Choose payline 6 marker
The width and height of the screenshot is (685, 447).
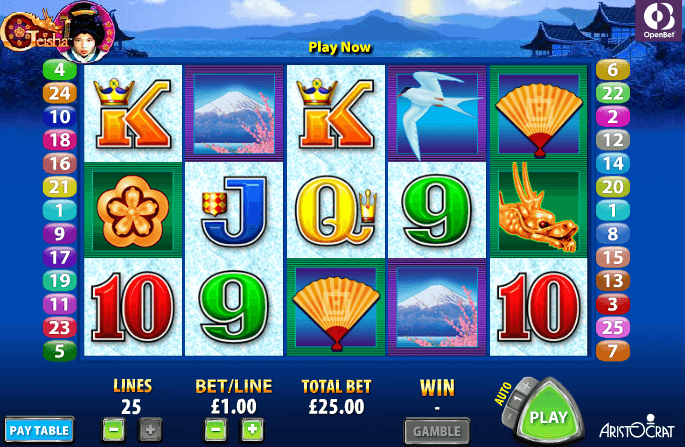(x=612, y=70)
